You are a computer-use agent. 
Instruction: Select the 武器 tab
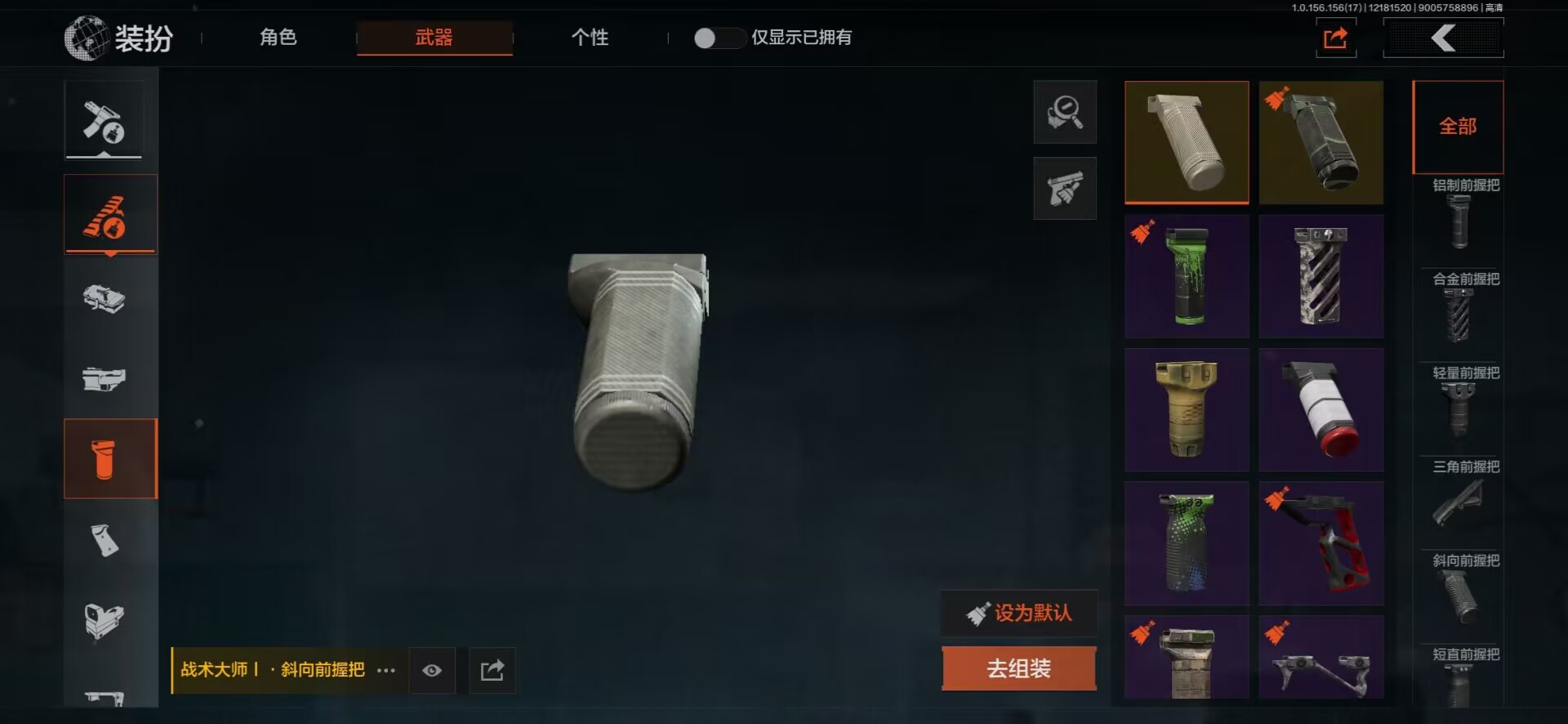pyautogui.click(x=434, y=38)
